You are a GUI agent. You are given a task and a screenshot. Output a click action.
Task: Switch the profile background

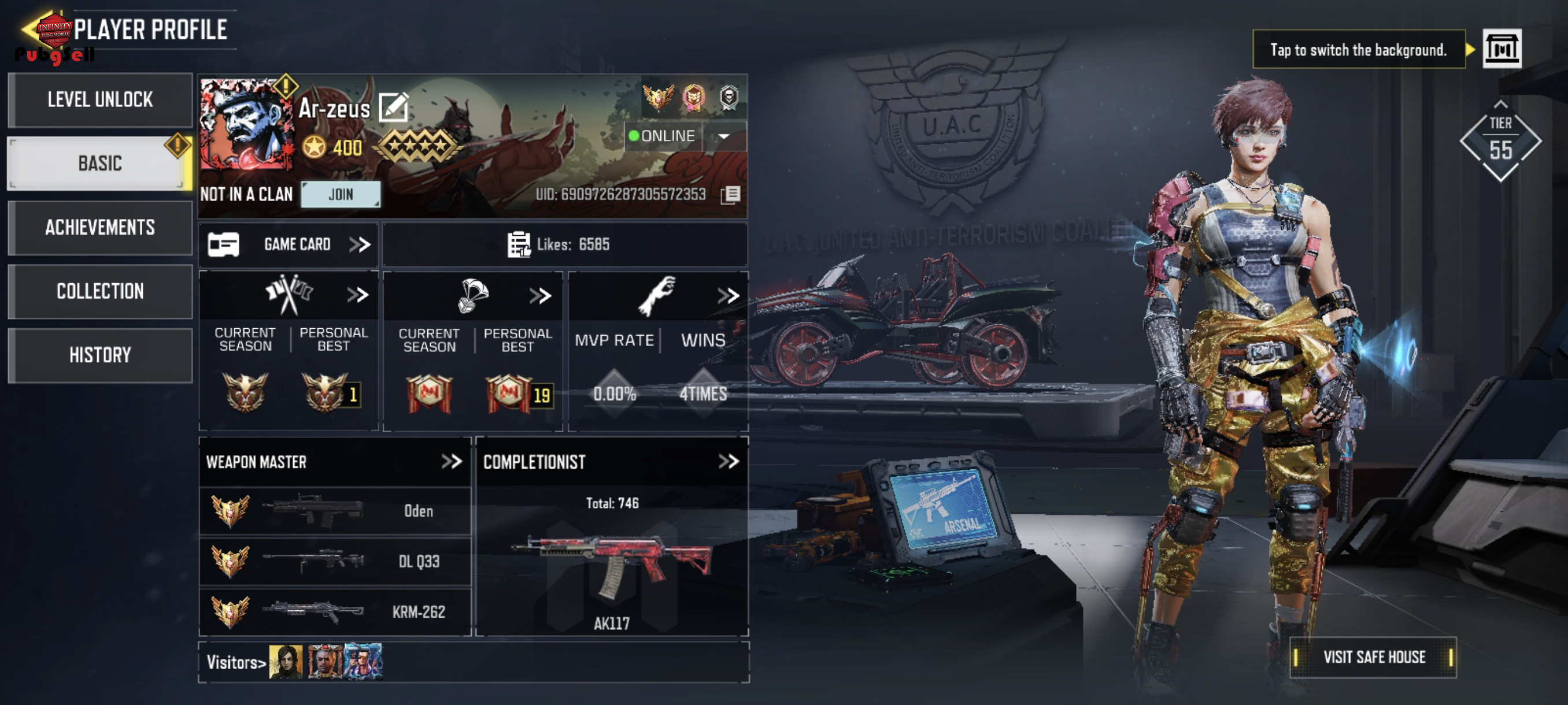(1502, 49)
